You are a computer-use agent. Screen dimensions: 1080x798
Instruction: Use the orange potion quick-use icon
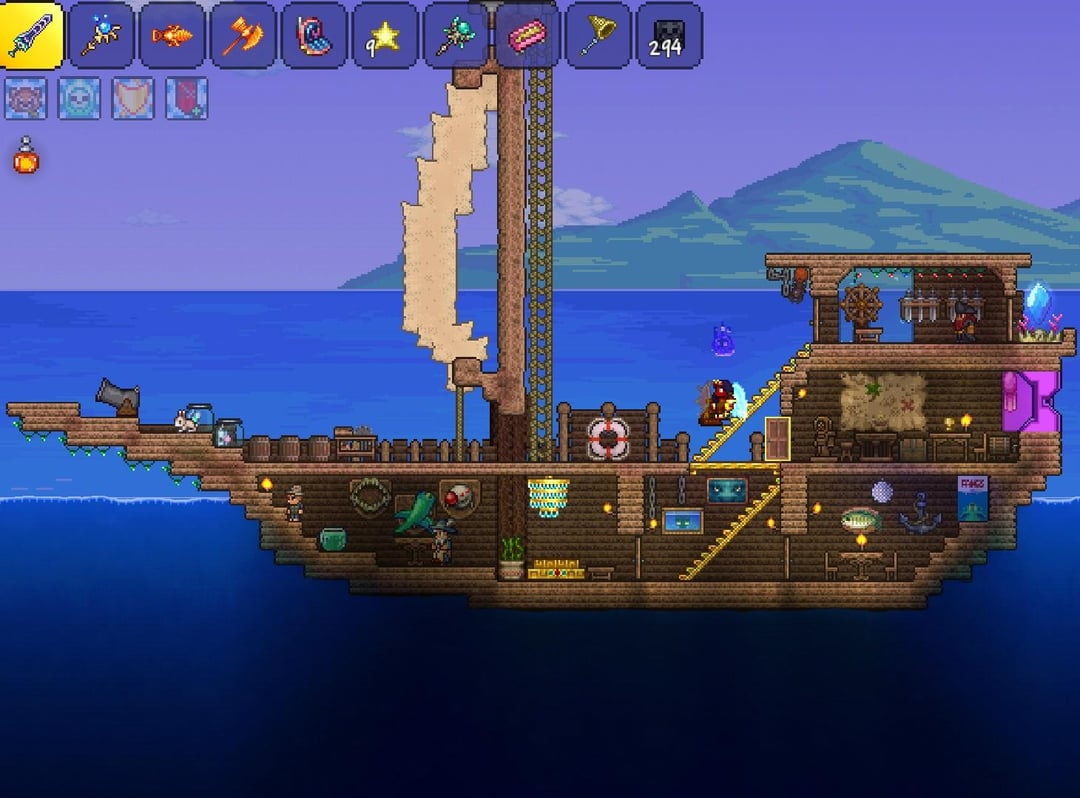(x=26, y=157)
